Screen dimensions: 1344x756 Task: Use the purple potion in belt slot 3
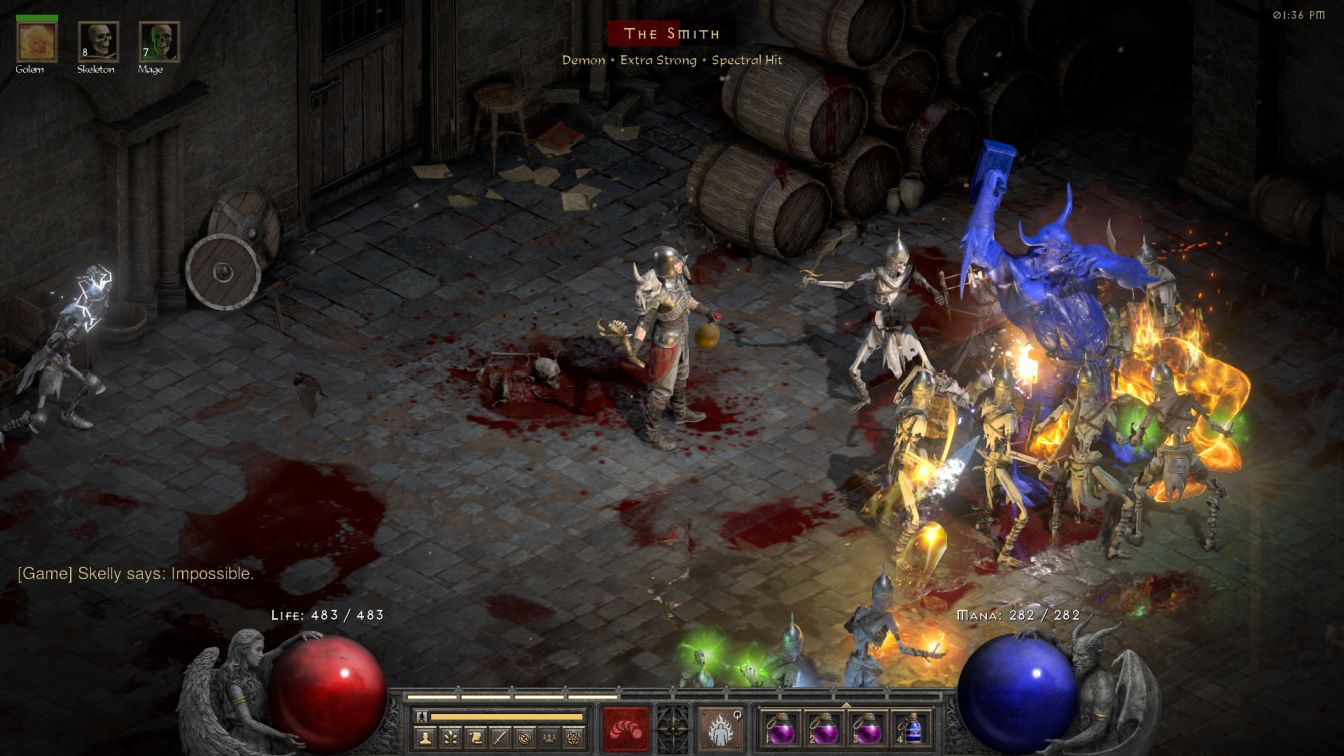click(x=866, y=728)
